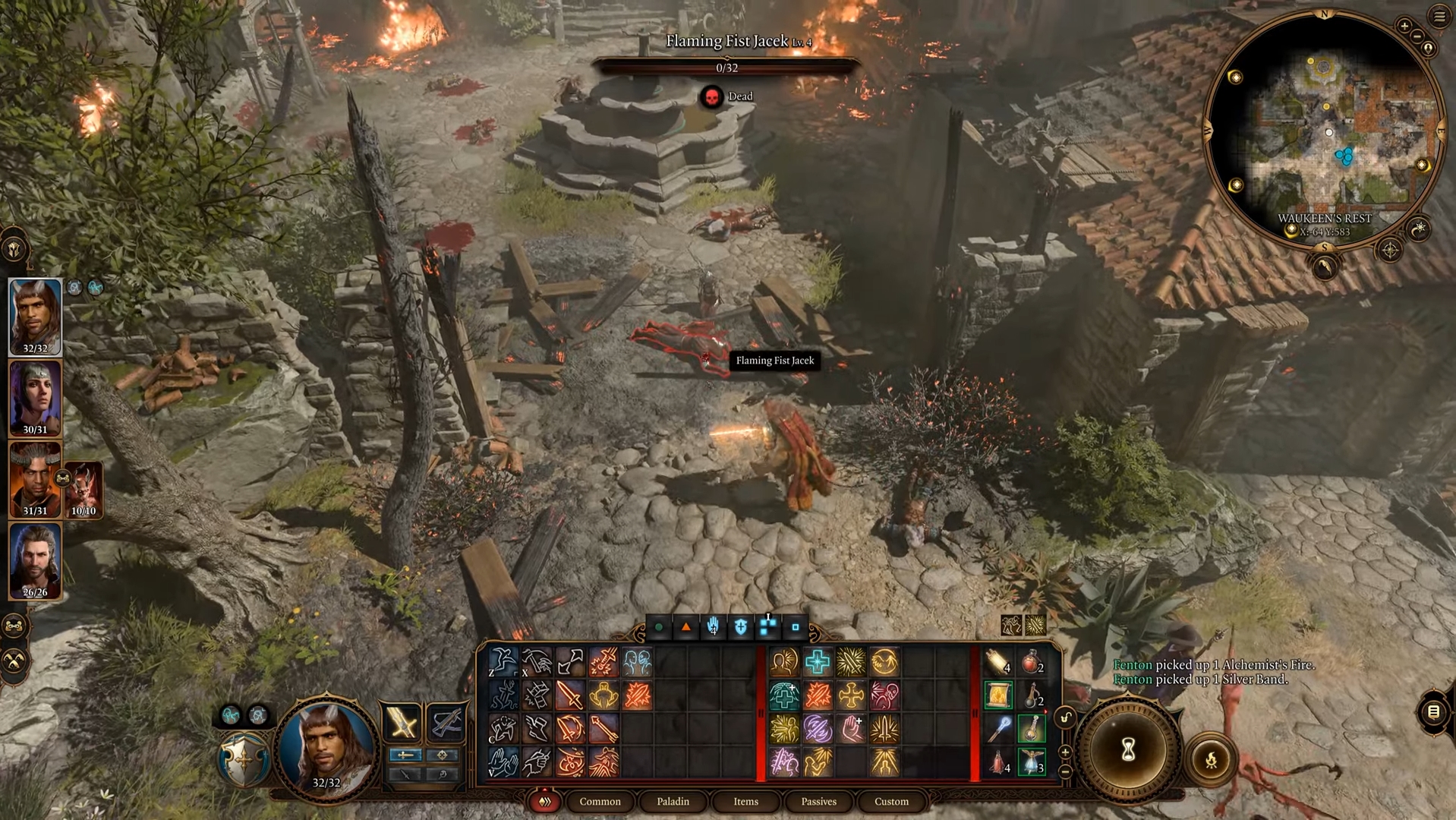Select the second party member portrait
This screenshot has height=820, width=1456.
[35, 396]
